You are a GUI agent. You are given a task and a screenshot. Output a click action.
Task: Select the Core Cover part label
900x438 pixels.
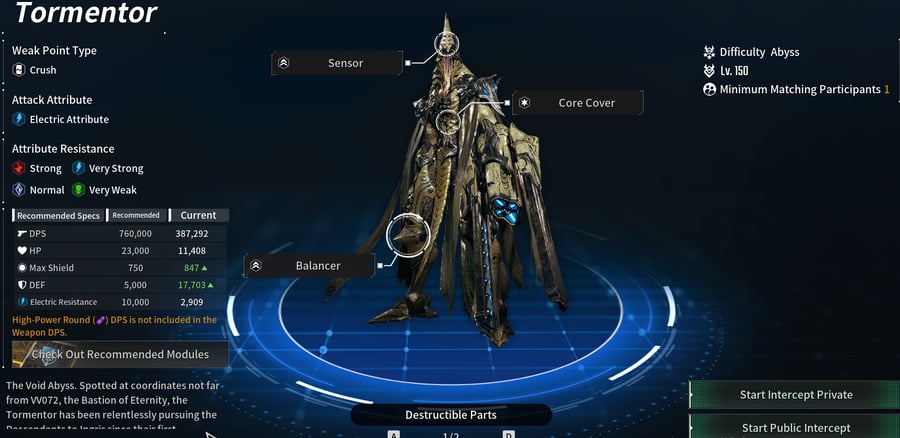tap(578, 103)
